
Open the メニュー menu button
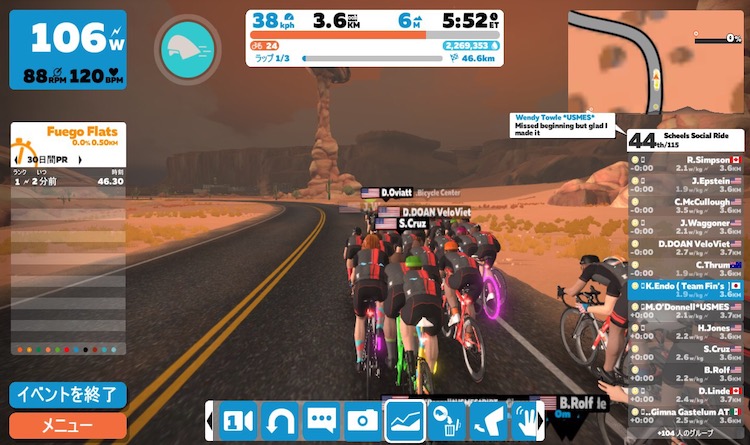pos(68,426)
